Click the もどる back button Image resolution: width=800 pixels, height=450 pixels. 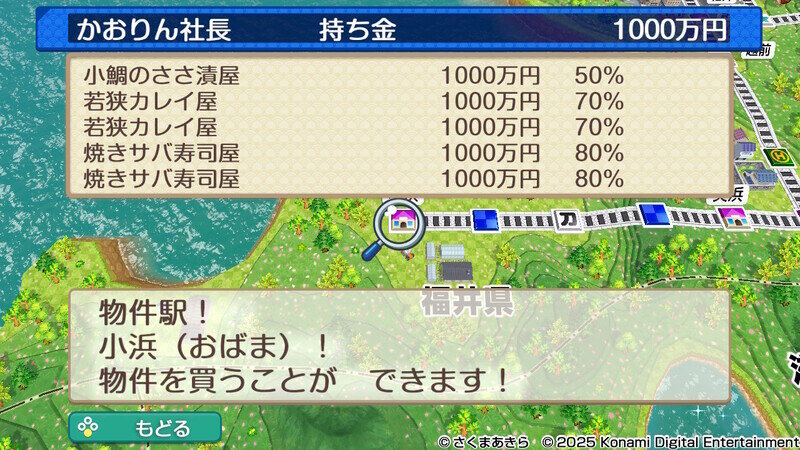tap(145, 427)
